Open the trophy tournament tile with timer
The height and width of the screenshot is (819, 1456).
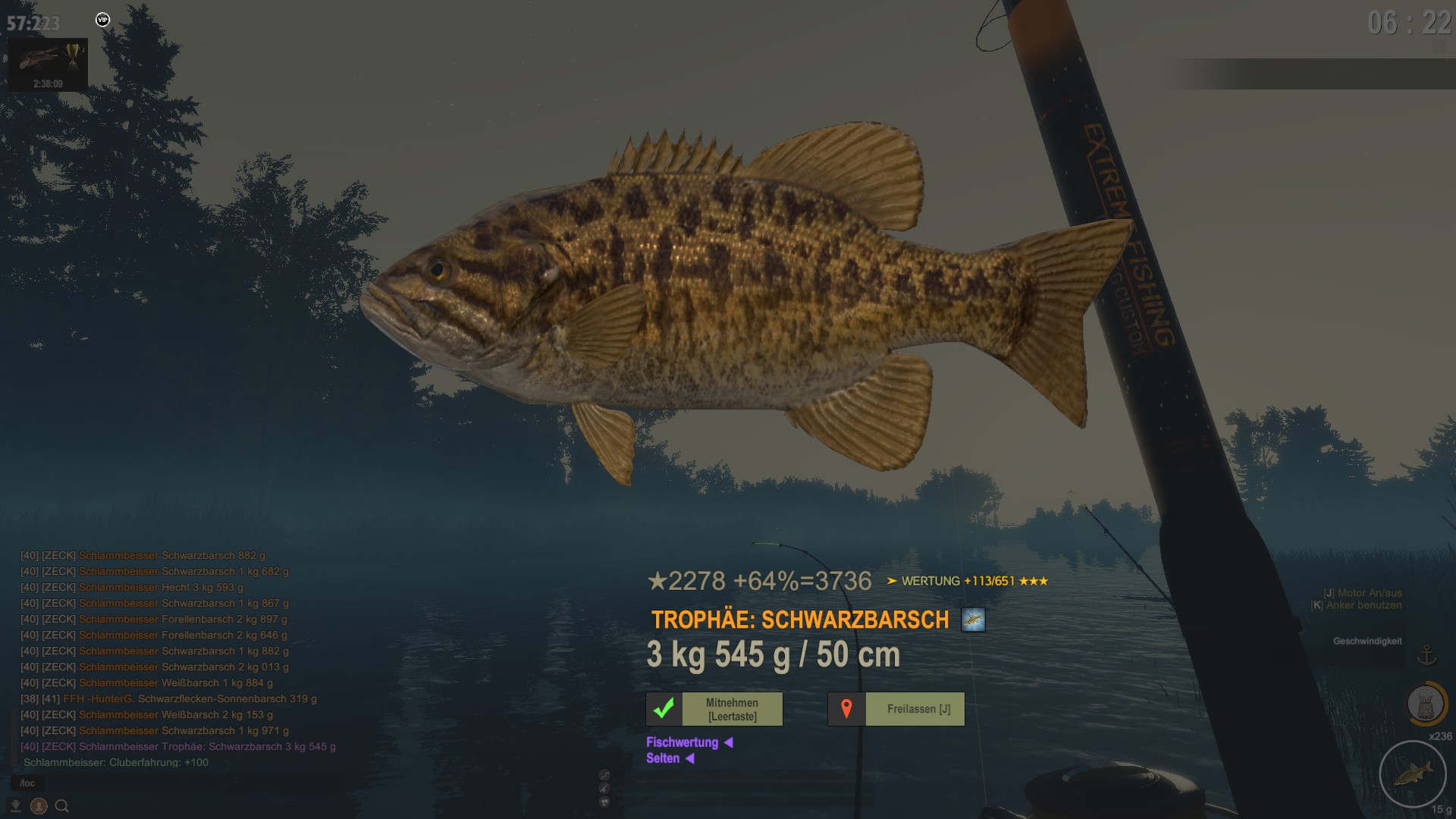(x=48, y=64)
